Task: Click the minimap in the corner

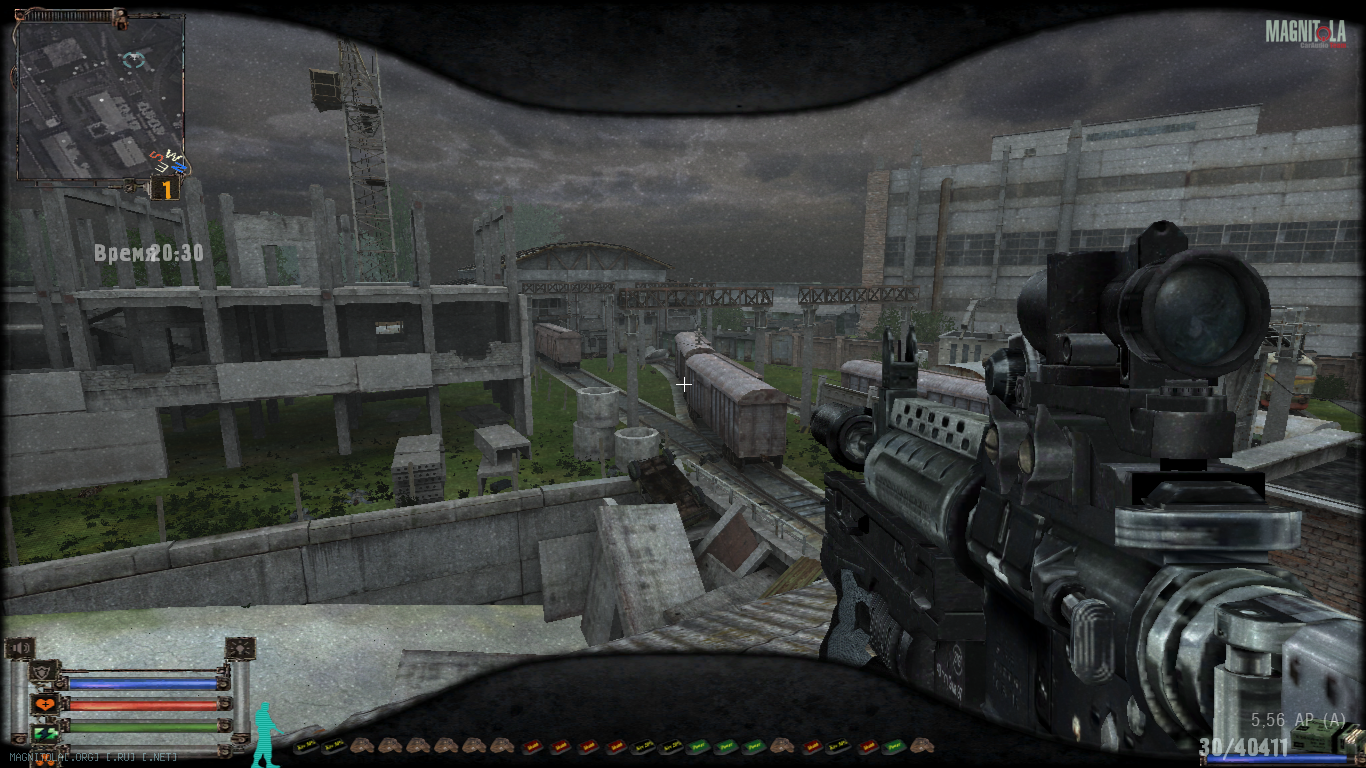Action: tap(100, 98)
